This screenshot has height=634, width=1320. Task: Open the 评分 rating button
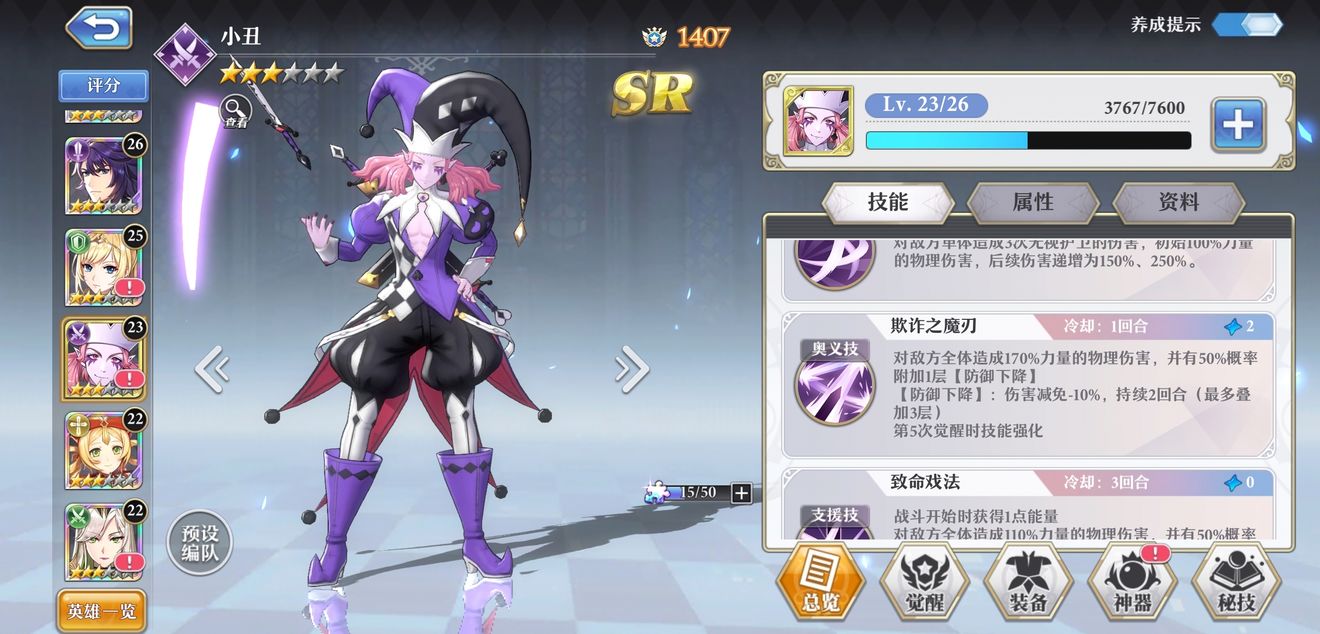(103, 86)
